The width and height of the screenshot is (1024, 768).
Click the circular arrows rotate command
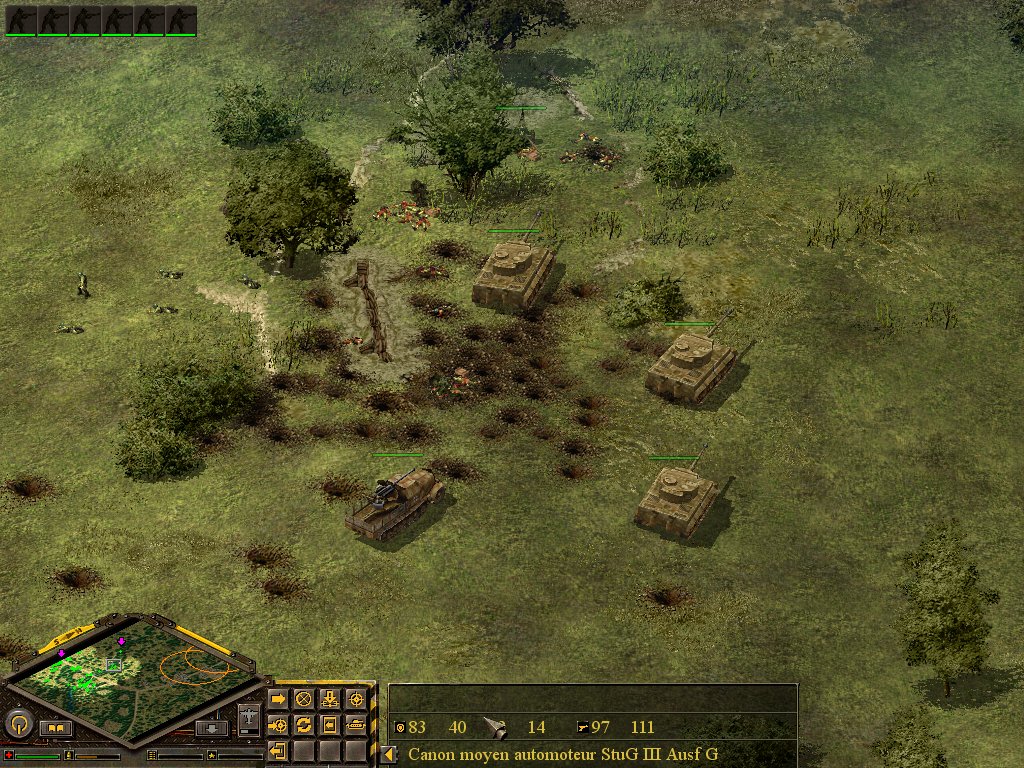pyautogui.click(x=304, y=724)
